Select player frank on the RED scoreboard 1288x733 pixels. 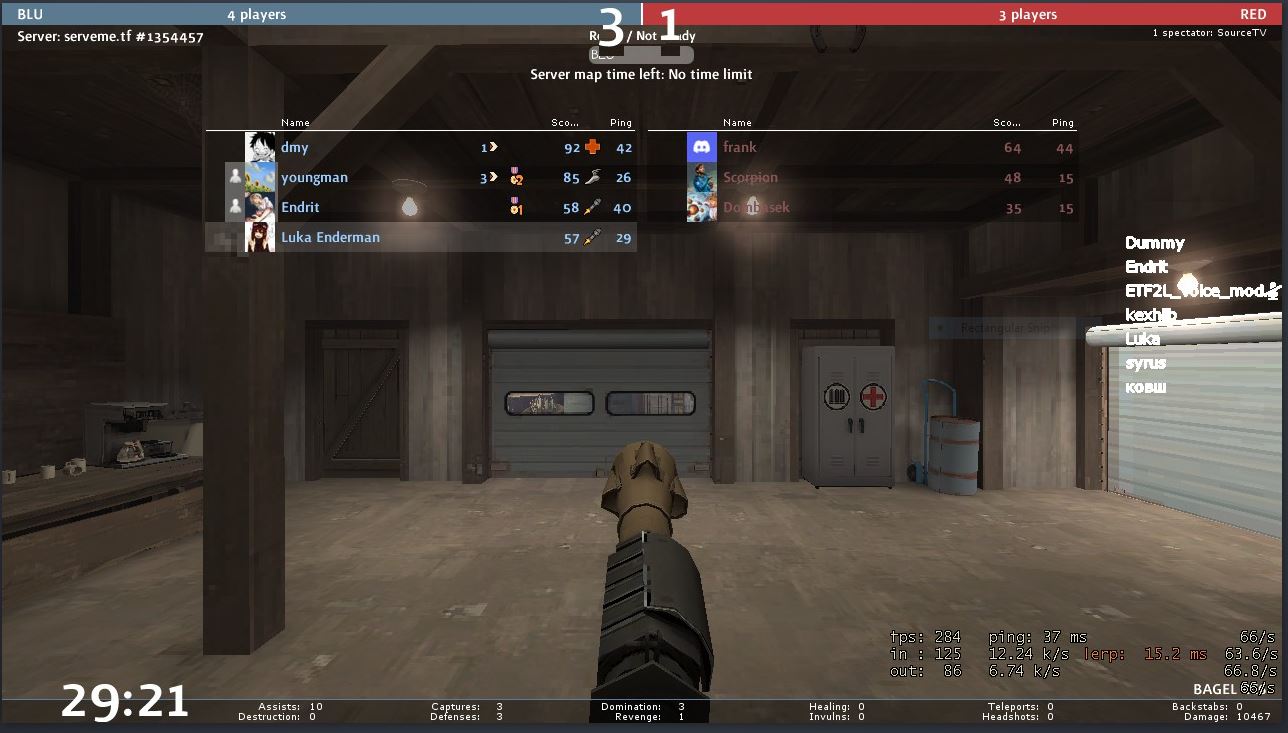[740, 148]
